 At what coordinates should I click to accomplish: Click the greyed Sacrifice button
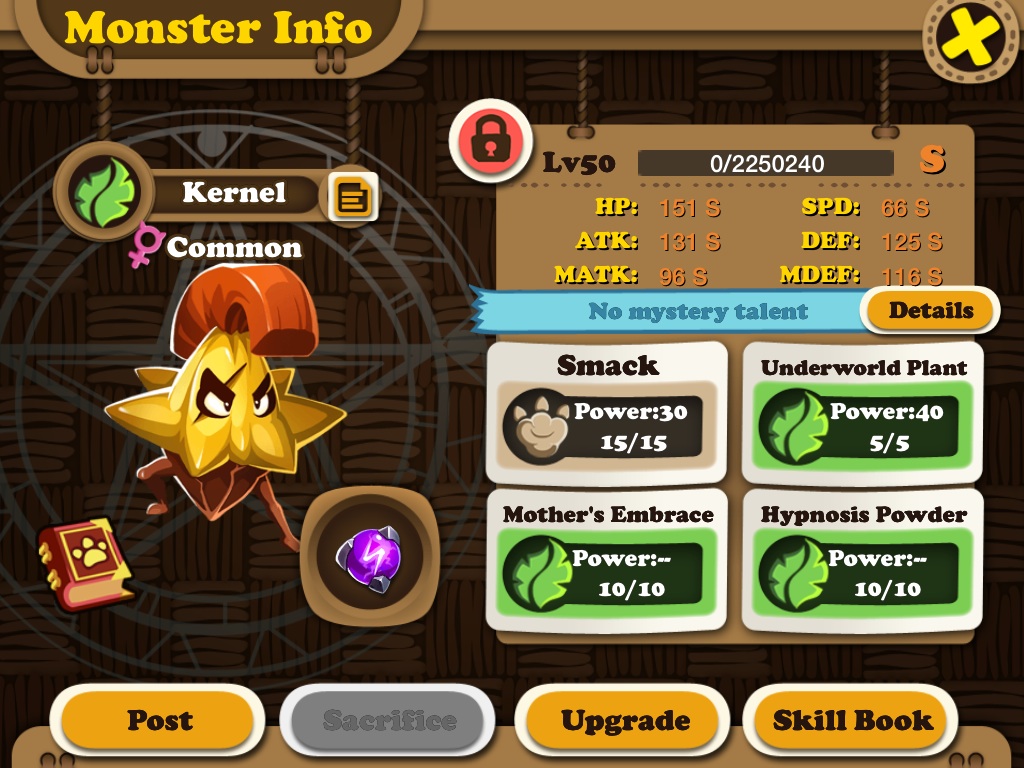[x=388, y=720]
